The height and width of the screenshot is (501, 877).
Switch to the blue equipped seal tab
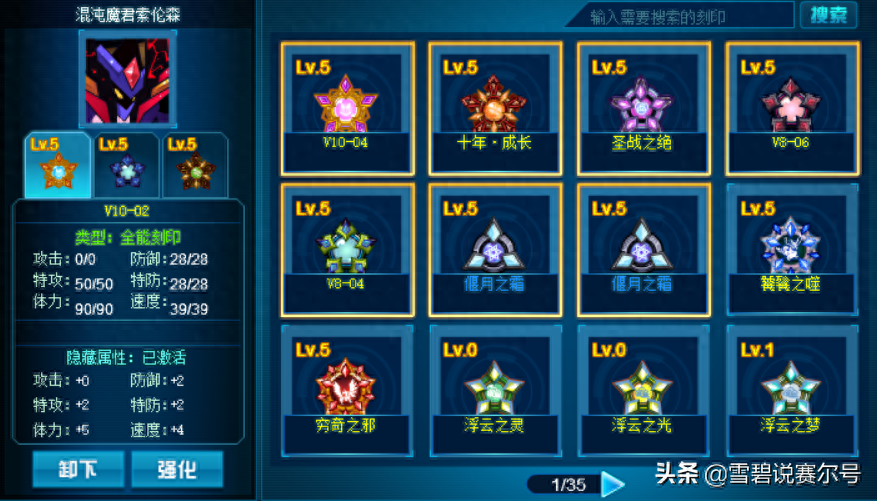click(x=127, y=163)
